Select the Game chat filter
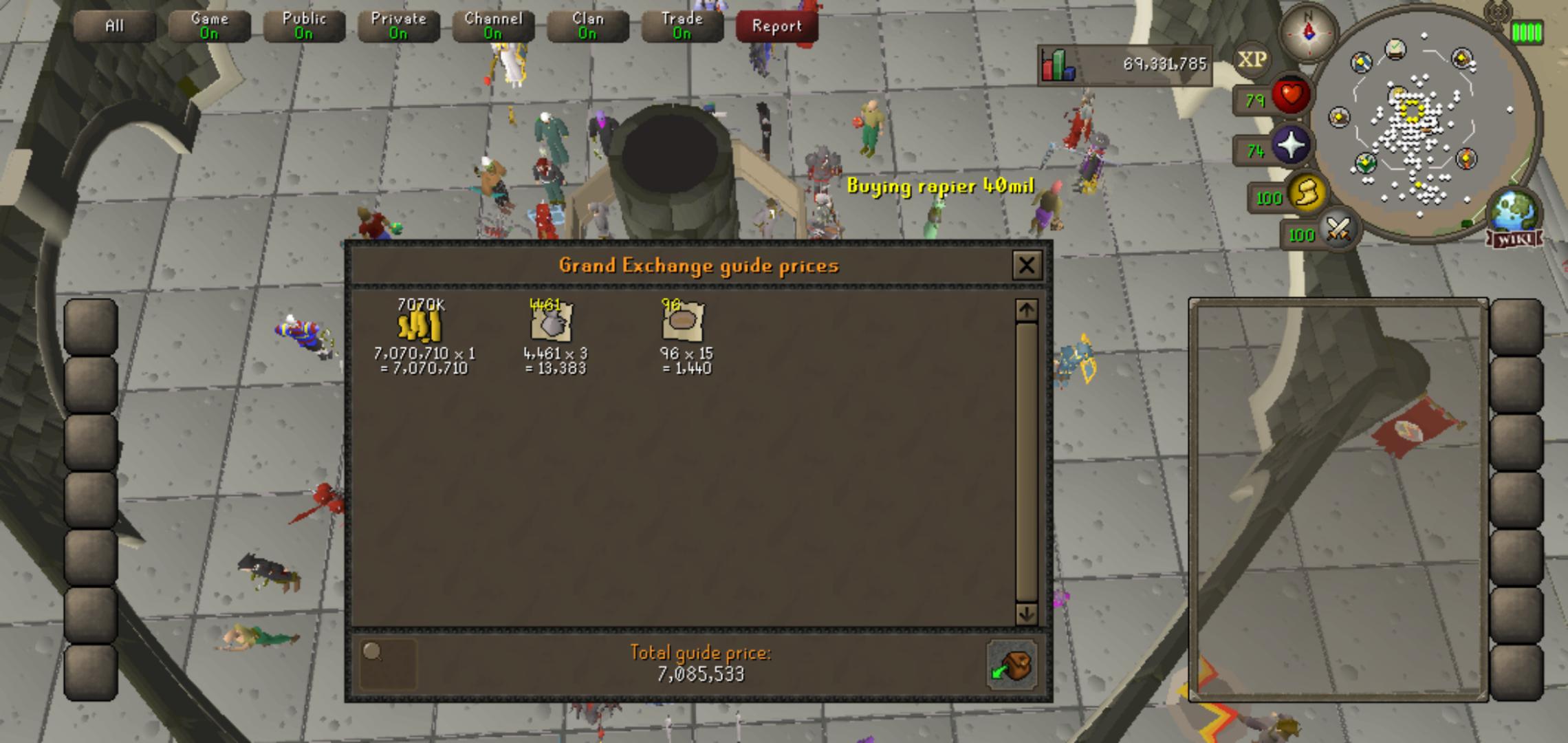The width and height of the screenshot is (1568, 743). 208,25
